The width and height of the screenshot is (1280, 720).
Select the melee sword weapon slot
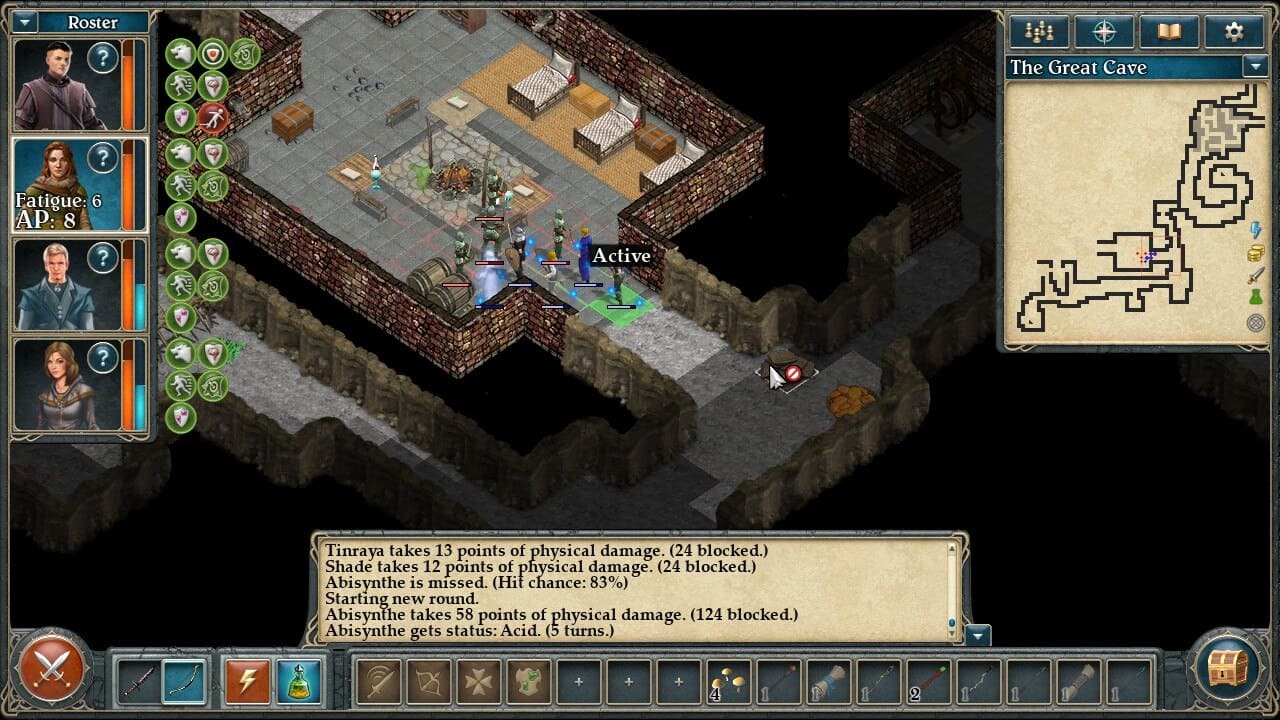137,681
